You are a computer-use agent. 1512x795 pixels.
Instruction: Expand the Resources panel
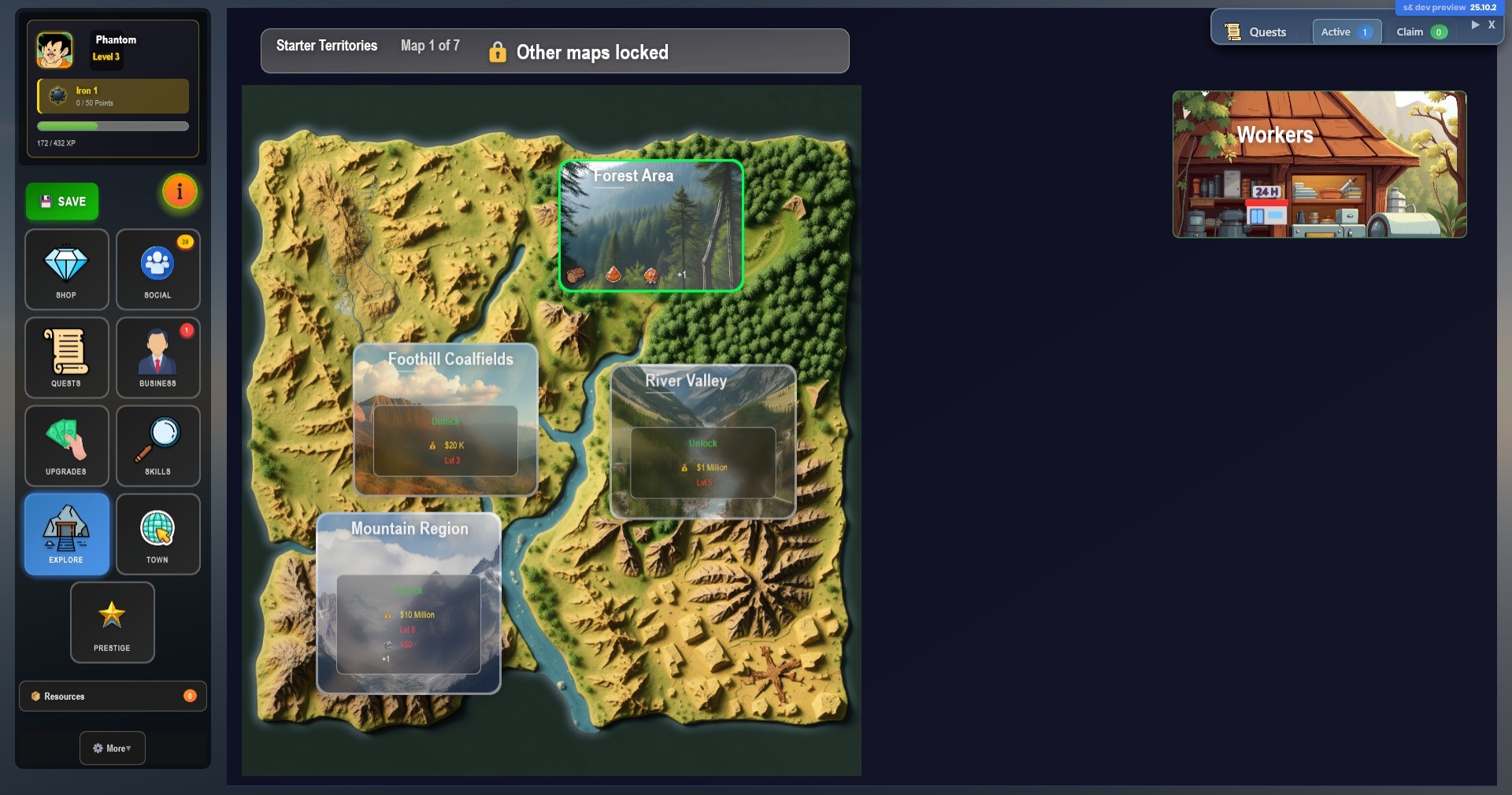(113, 696)
